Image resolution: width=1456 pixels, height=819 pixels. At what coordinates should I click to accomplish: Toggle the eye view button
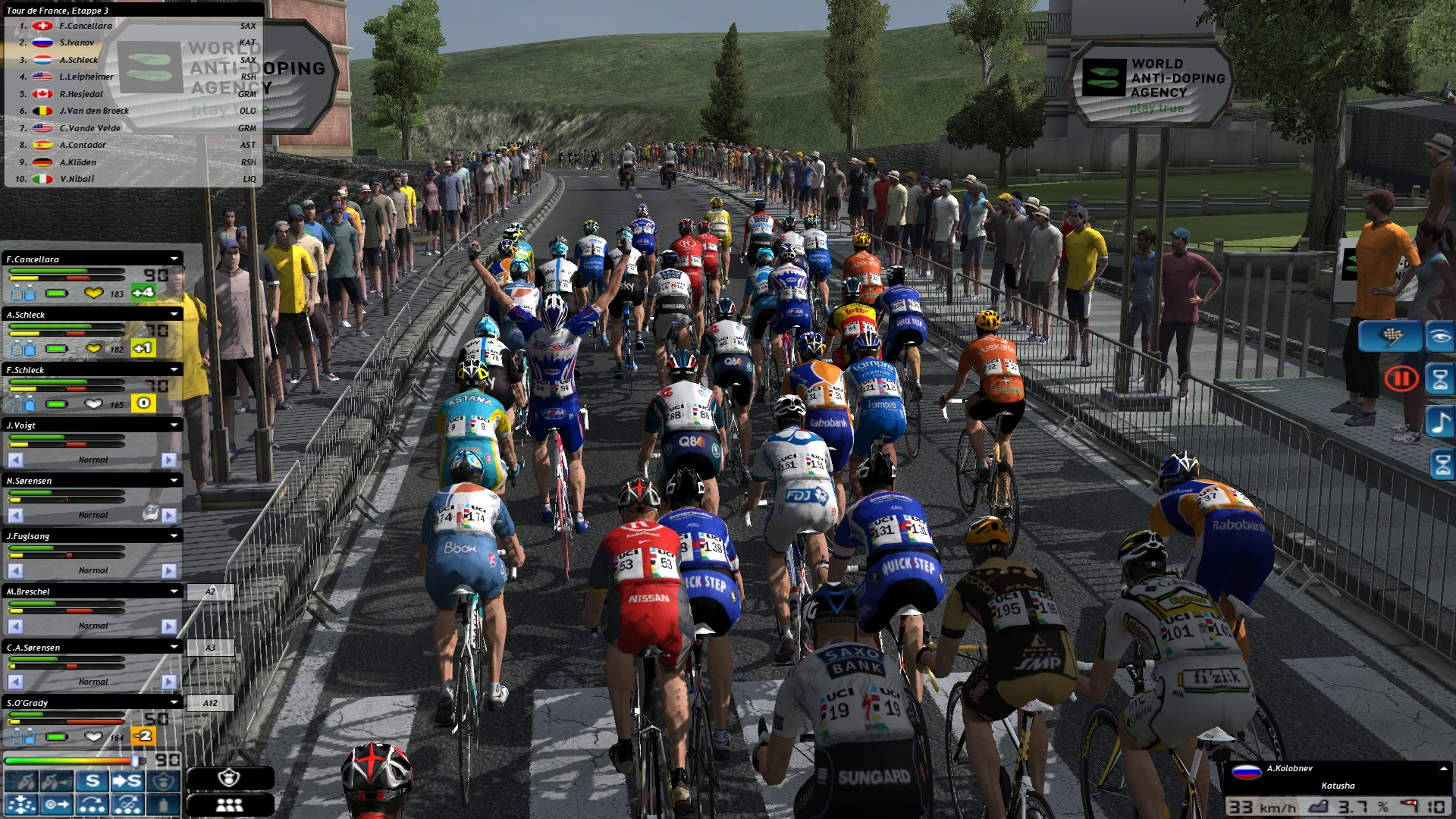(1440, 336)
